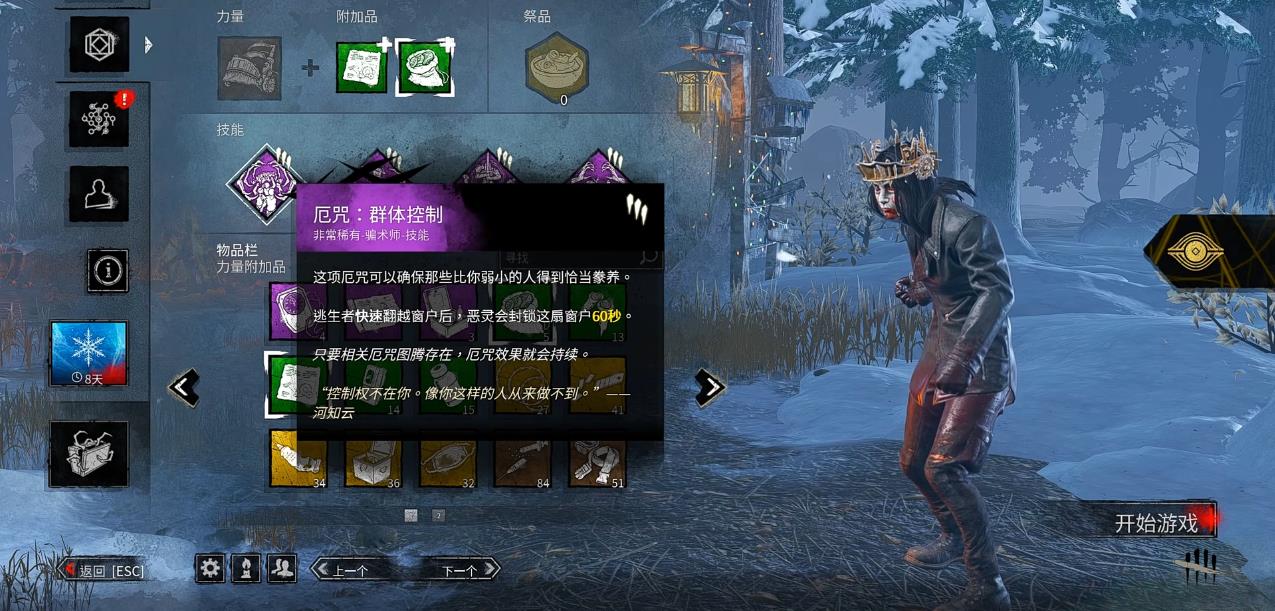Go to inventory page 2 indicator
The height and width of the screenshot is (611, 1275).
click(438, 515)
